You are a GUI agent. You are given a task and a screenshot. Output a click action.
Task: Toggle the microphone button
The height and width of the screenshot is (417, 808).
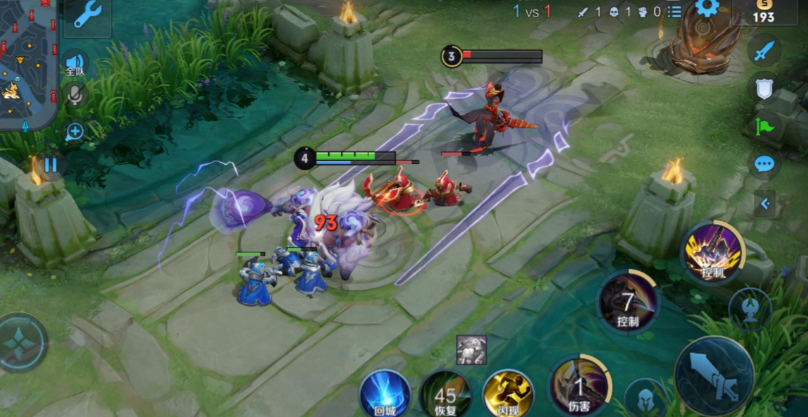click(x=74, y=95)
